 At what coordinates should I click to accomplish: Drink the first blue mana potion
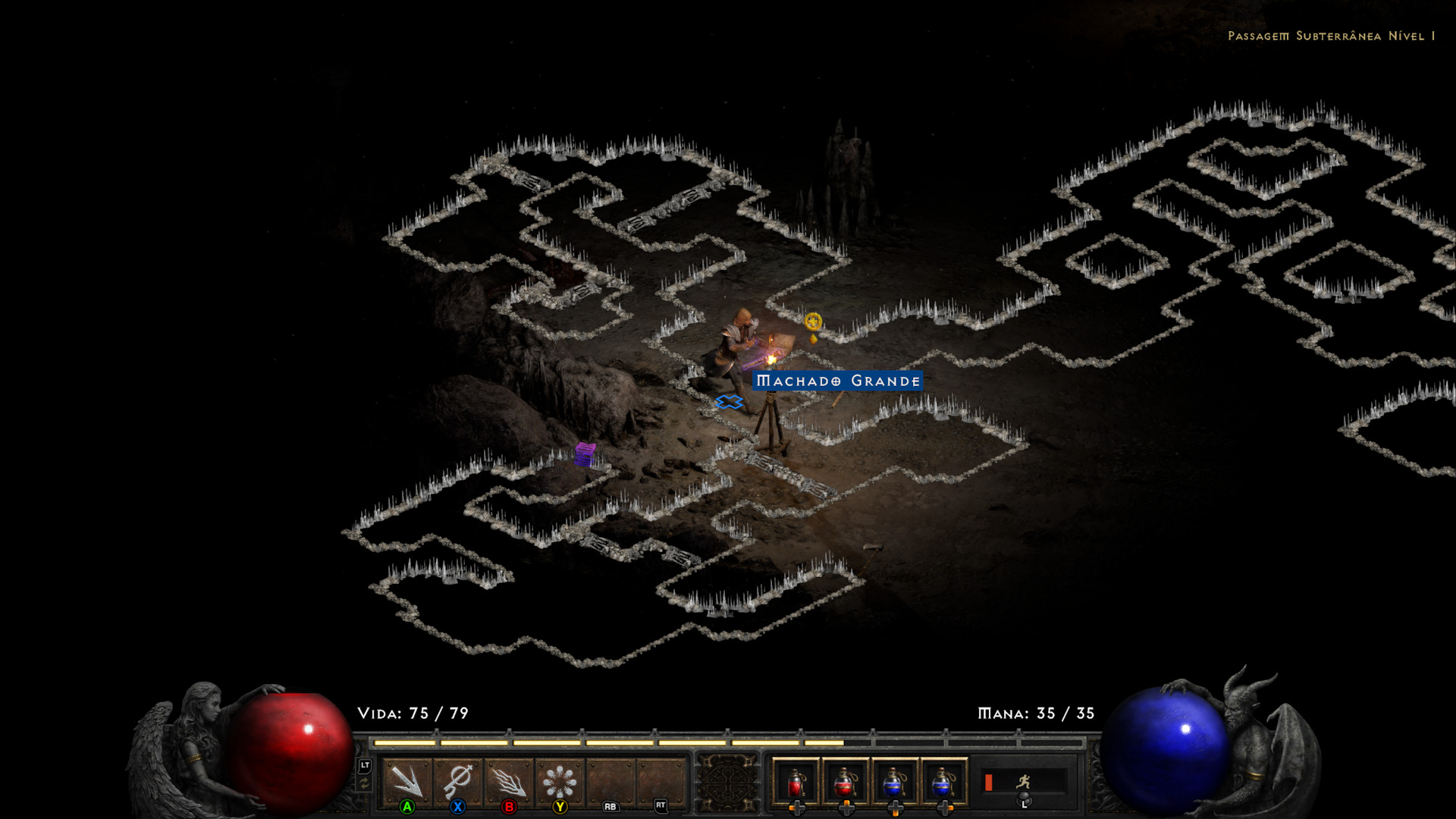[895, 782]
